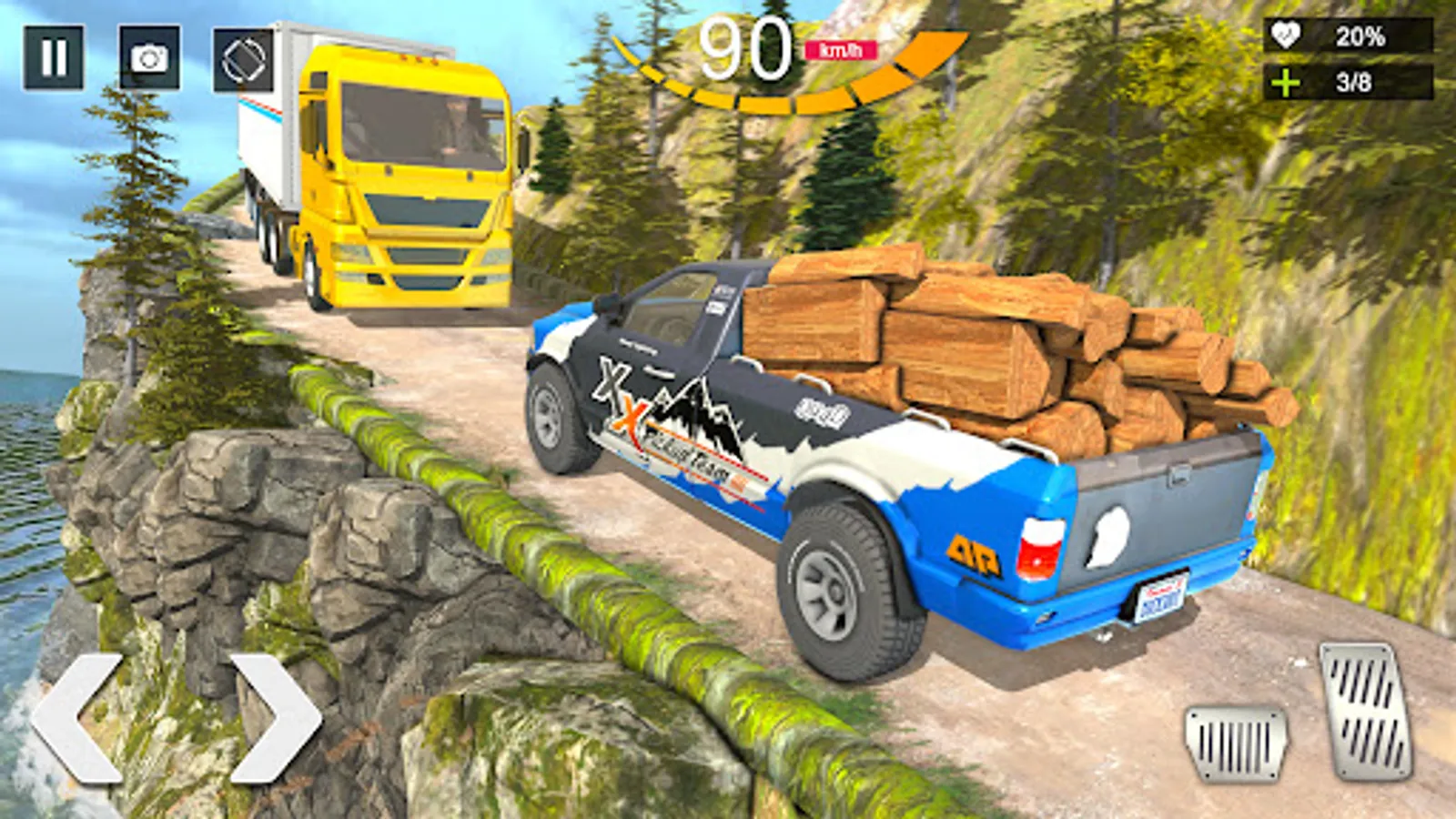The width and height of the screenshot is (1456, 819).
Task: Switch the camera view
Action: coord(149,58)
